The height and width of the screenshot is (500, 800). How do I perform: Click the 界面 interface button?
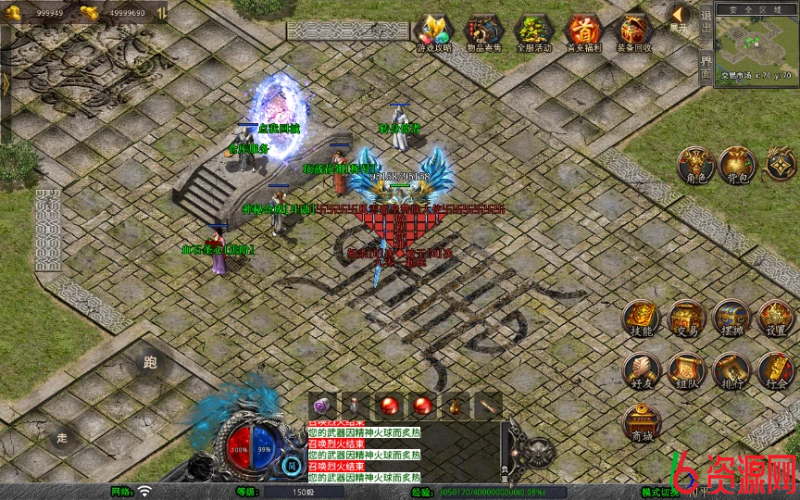[x=706, y=62]
